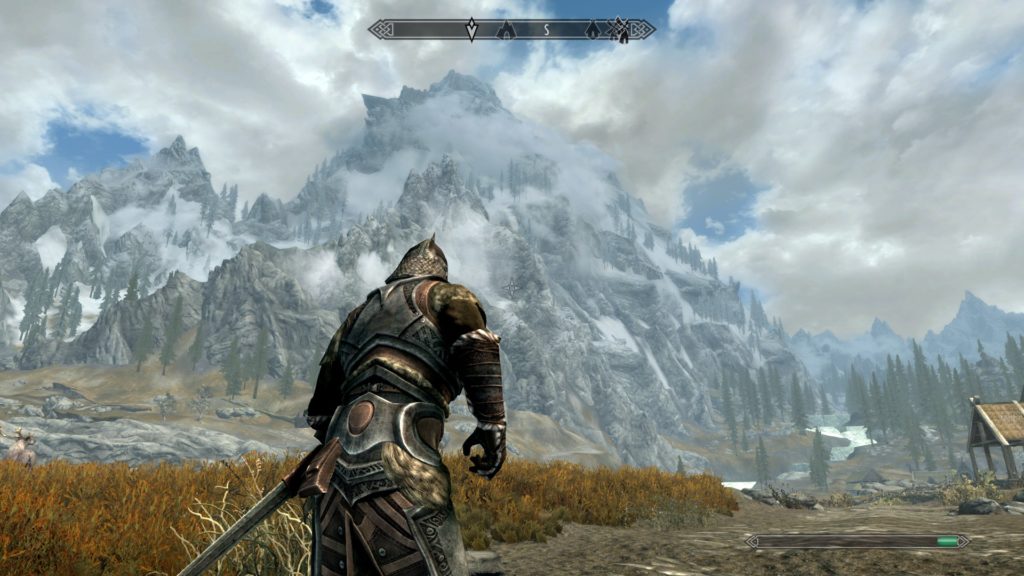Select the quest arrow marker on the compass

[x=471, y=30]
